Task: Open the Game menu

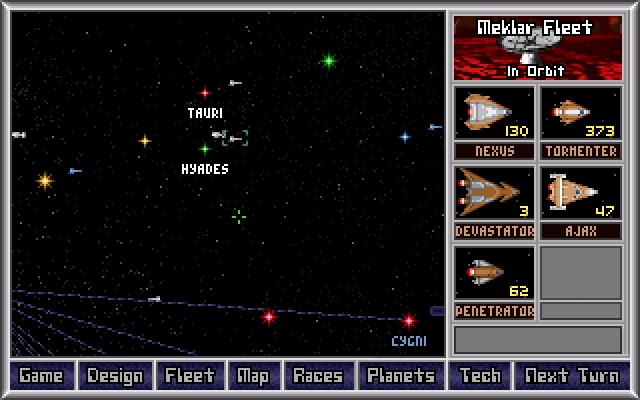Action: click(41, 376)
